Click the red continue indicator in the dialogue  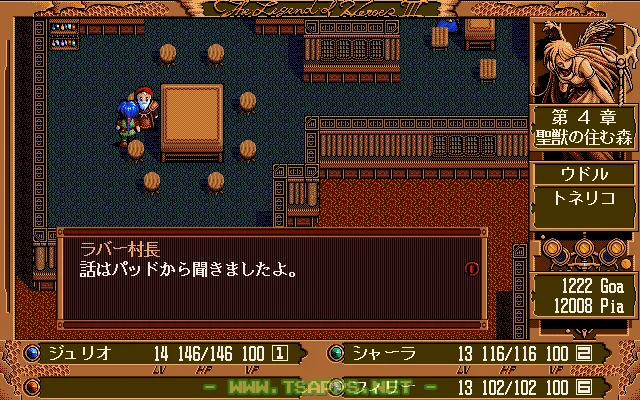click(471, 268)
